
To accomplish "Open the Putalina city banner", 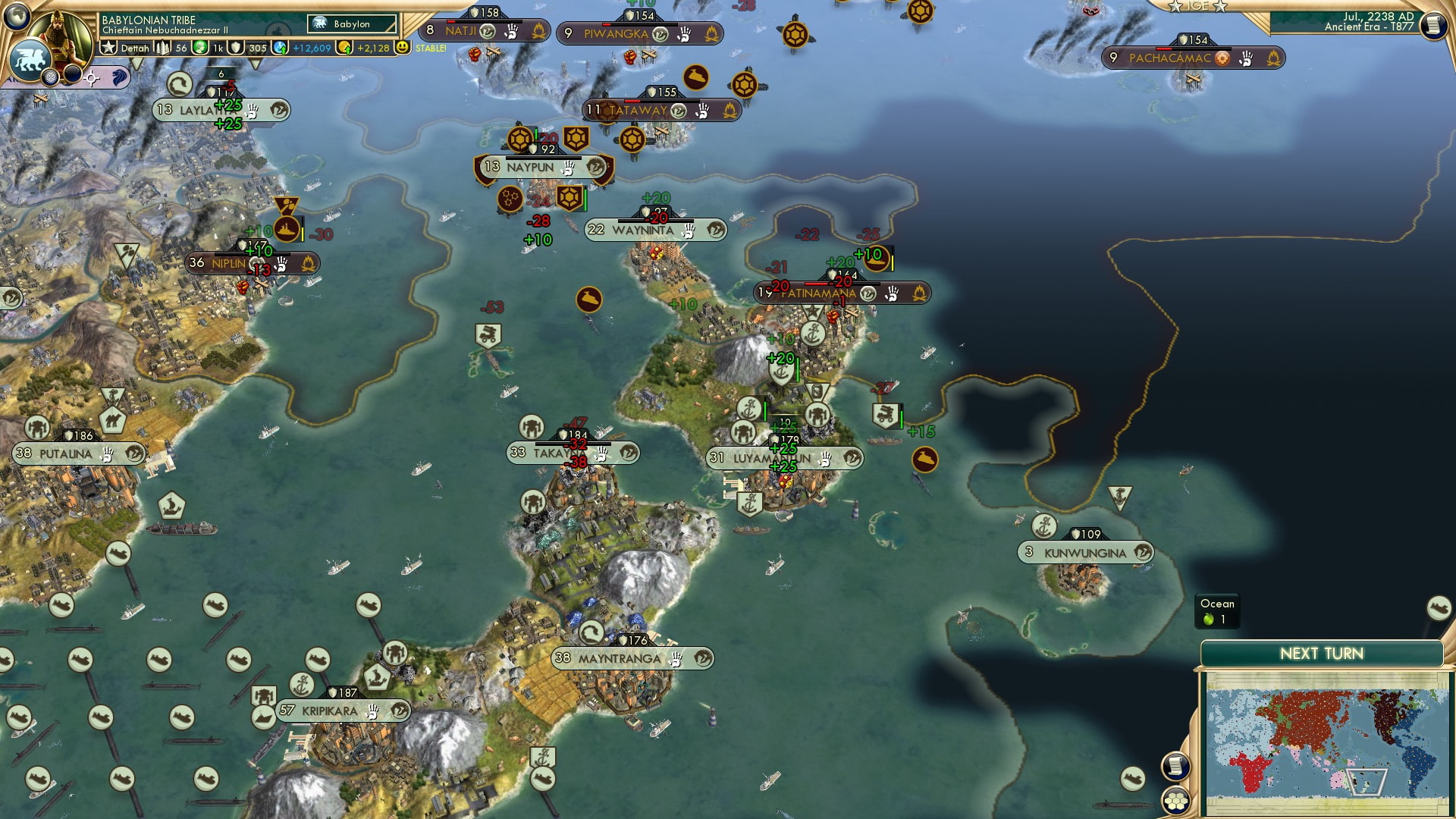I will pyautogui.click(x=65, y=454).
